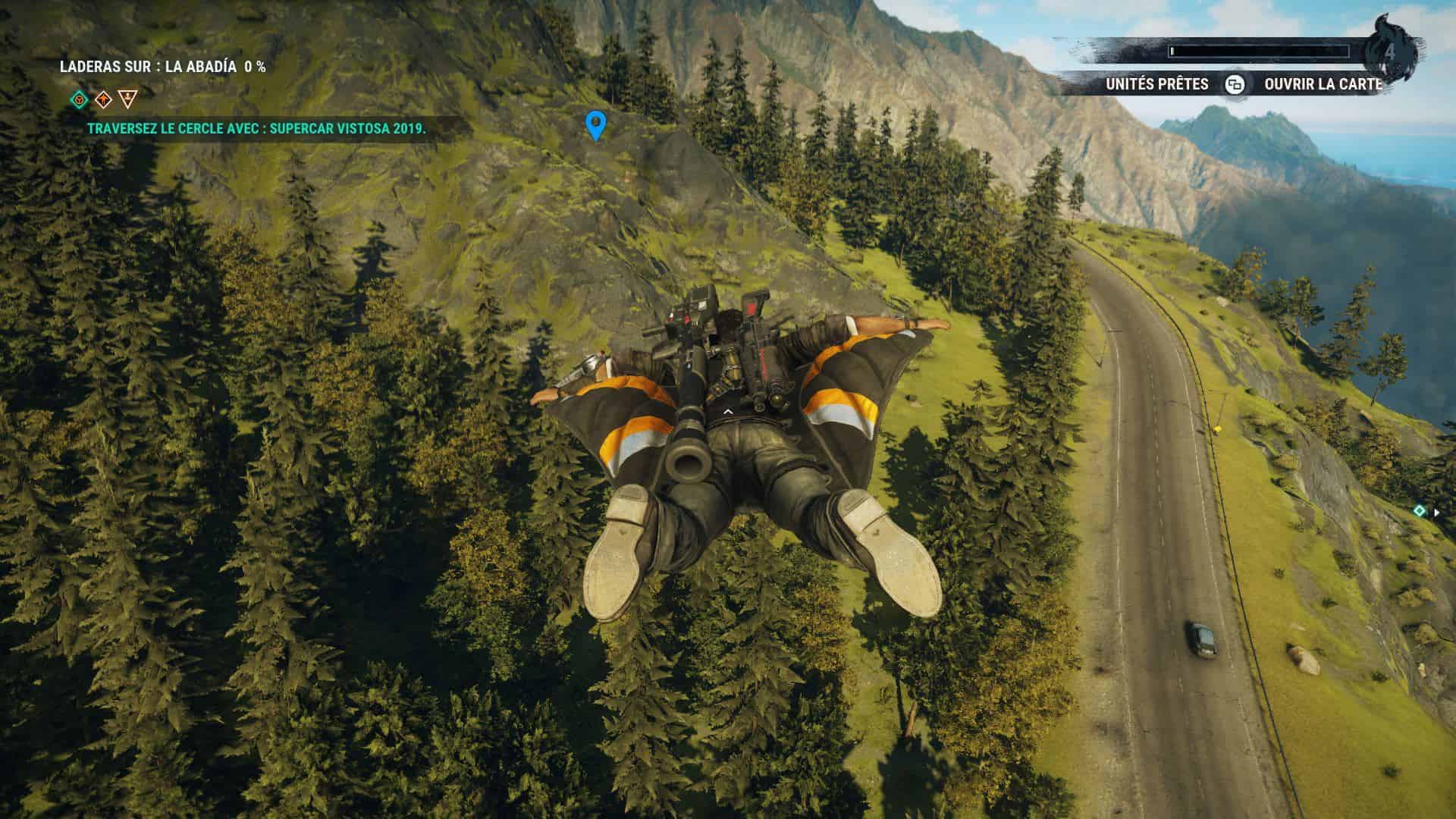Select the inverted triangle challenge icon
The width and height of the screenshot is (1456, 819).
pyautogui.click(x=128, y=98)
